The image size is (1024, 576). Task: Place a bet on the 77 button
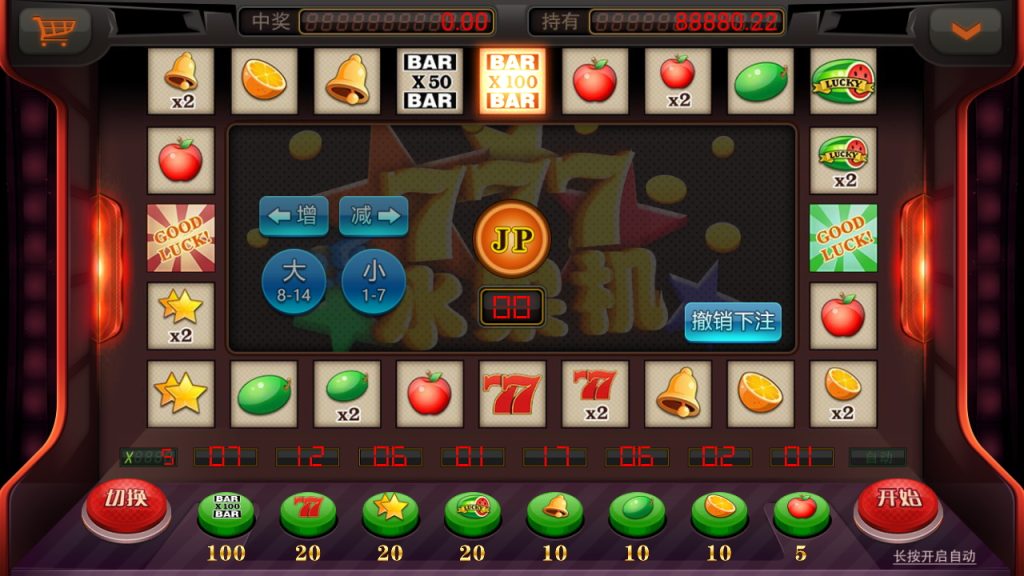tap(308, 512)
